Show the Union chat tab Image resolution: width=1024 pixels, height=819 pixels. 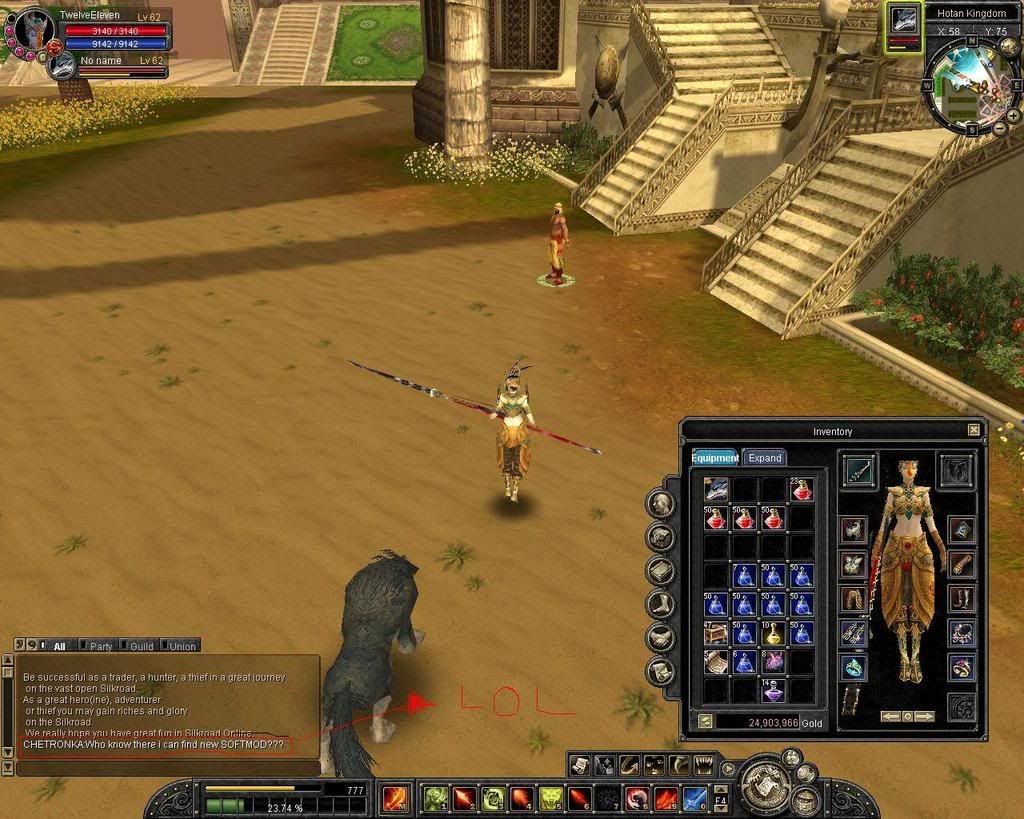(x=181, y=646)
